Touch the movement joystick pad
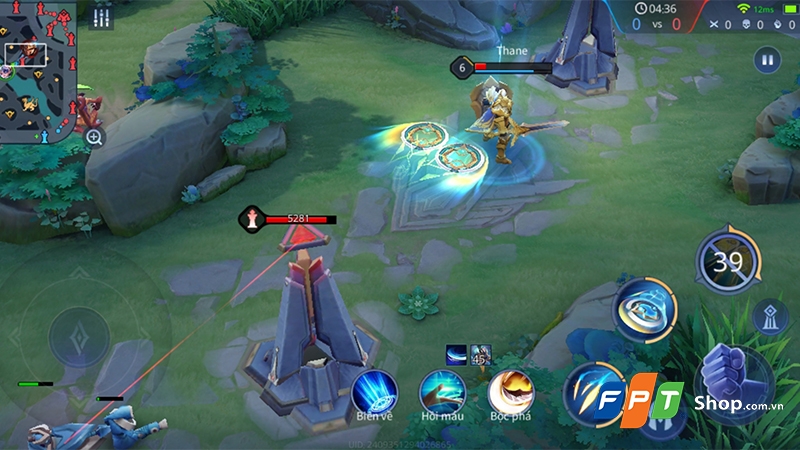Image resolution: width=800 pixels, height=450 pixels. click(x=80, y=336)
